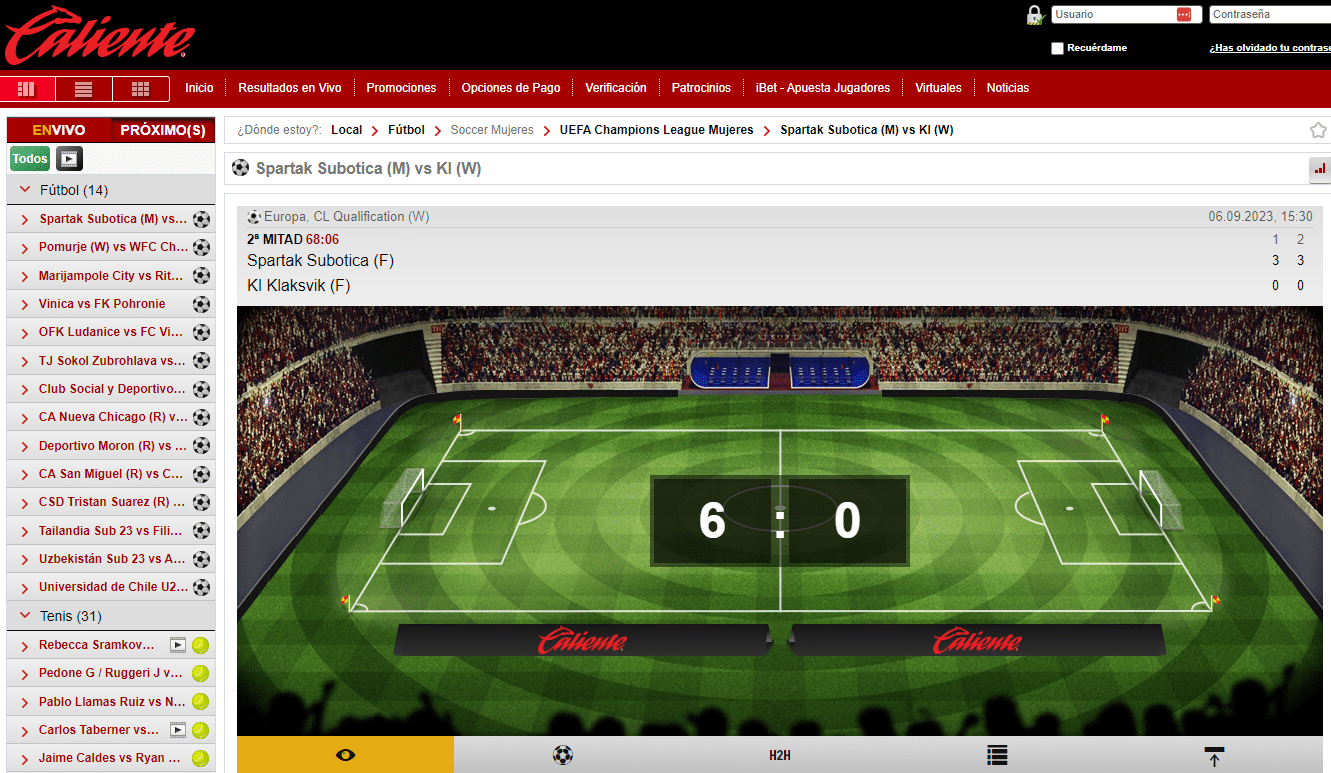Open Pomurje (W) vs WFC match
This screenshot has height=773, width=1331.
(112, 247)
